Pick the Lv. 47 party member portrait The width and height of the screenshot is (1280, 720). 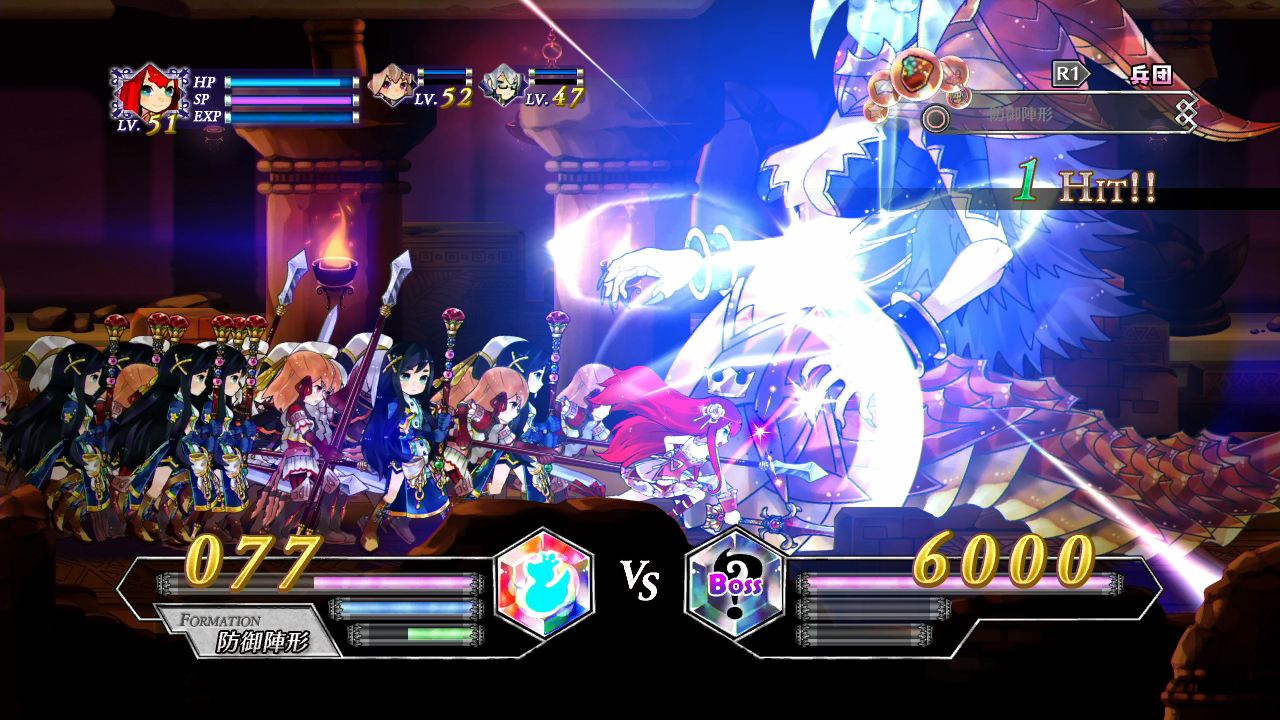coord(502,85)
